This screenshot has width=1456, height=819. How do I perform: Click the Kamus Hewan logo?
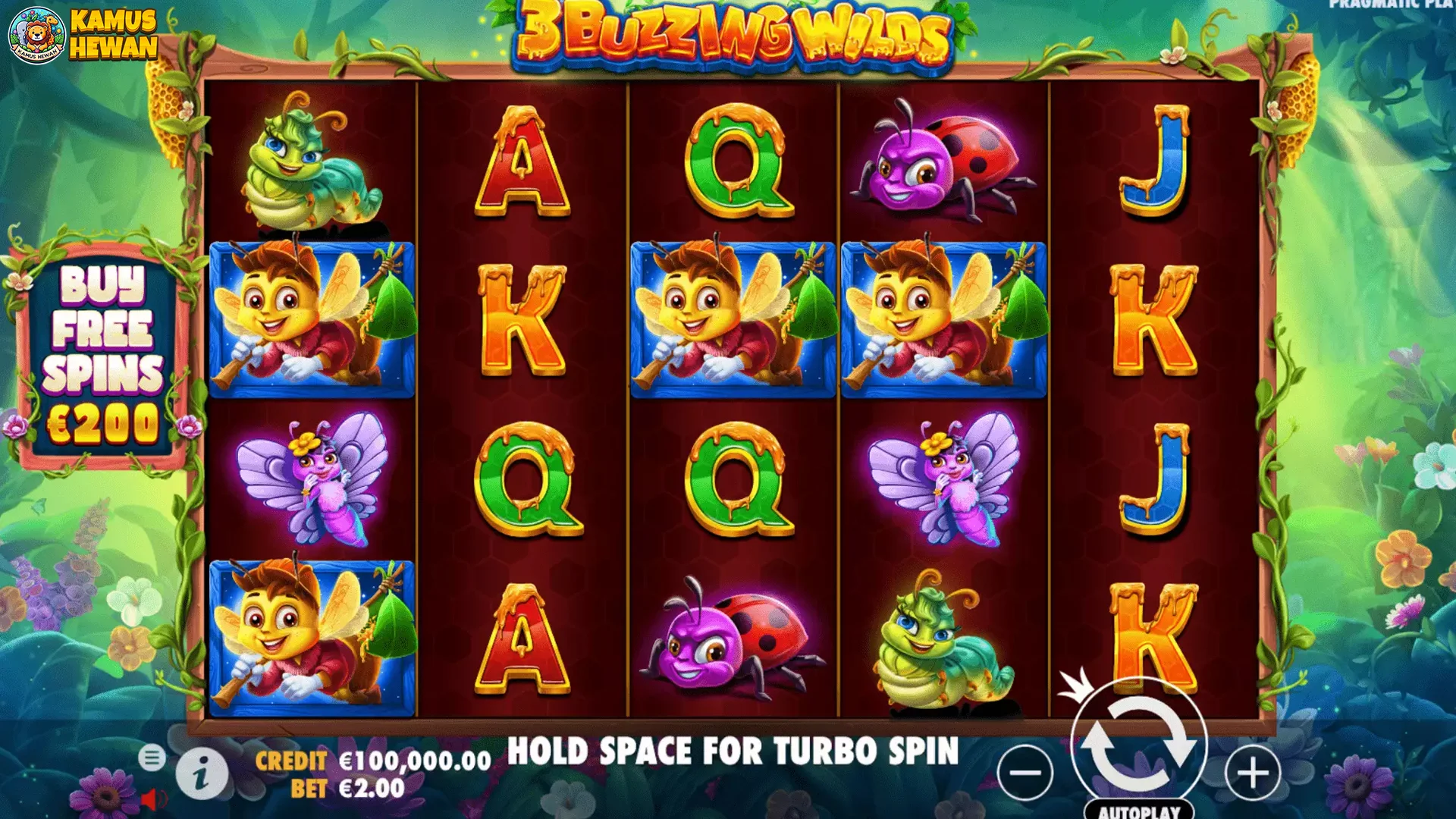83,35
